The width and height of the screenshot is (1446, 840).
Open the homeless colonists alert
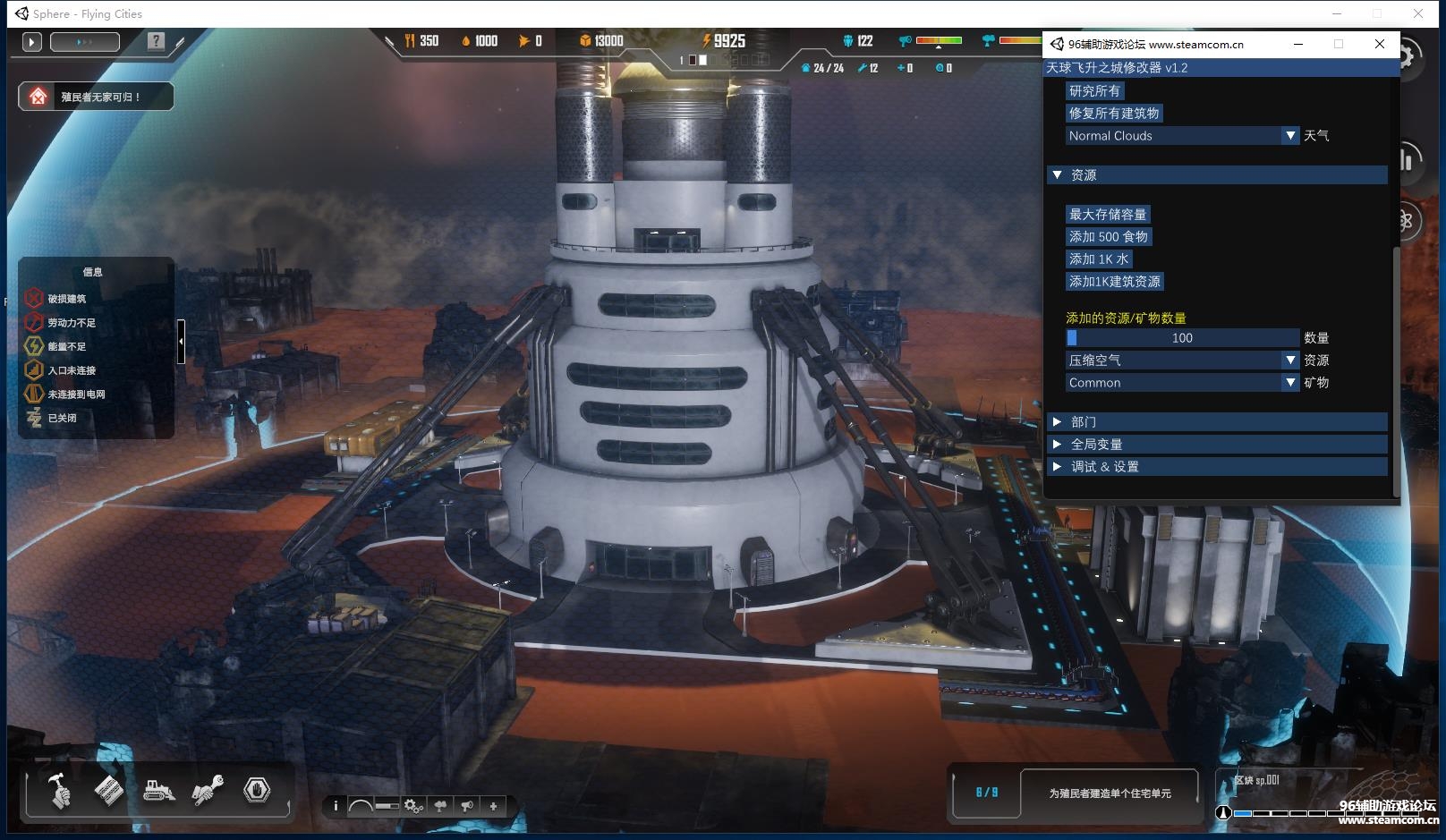96,97
